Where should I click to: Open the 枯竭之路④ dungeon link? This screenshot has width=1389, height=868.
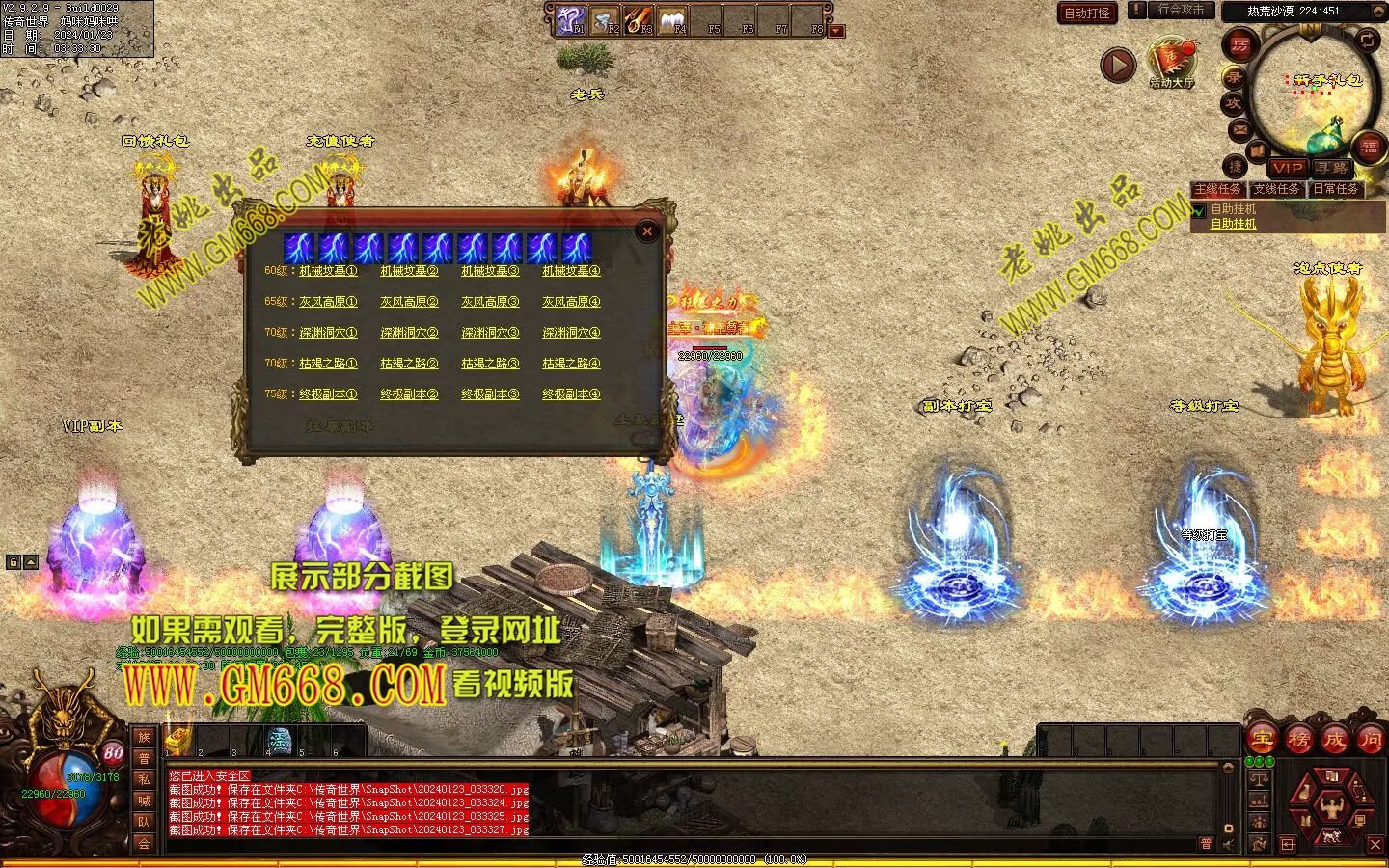pos(571,364)
